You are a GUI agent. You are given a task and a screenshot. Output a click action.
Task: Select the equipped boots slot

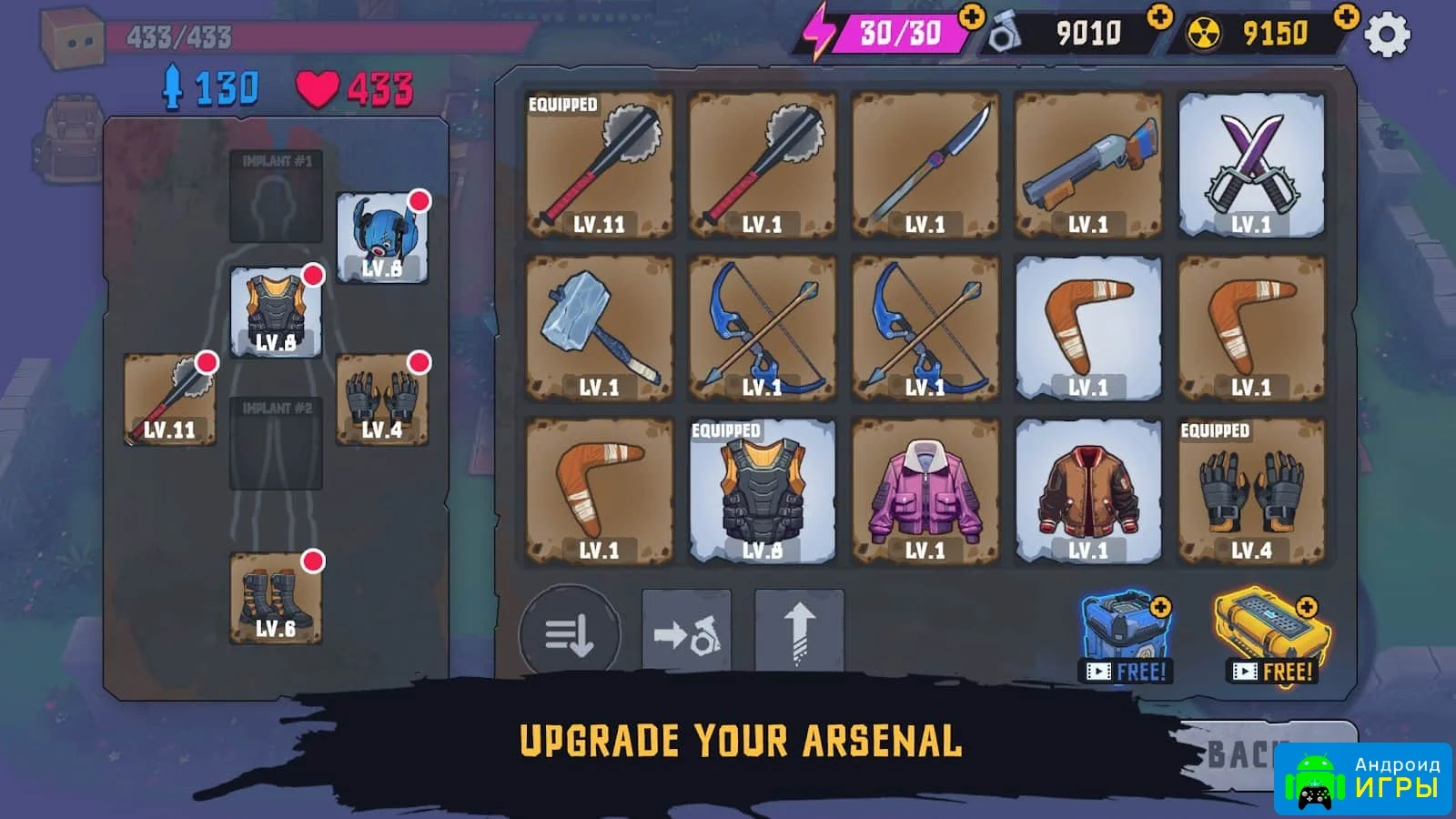tap(276, 598)
